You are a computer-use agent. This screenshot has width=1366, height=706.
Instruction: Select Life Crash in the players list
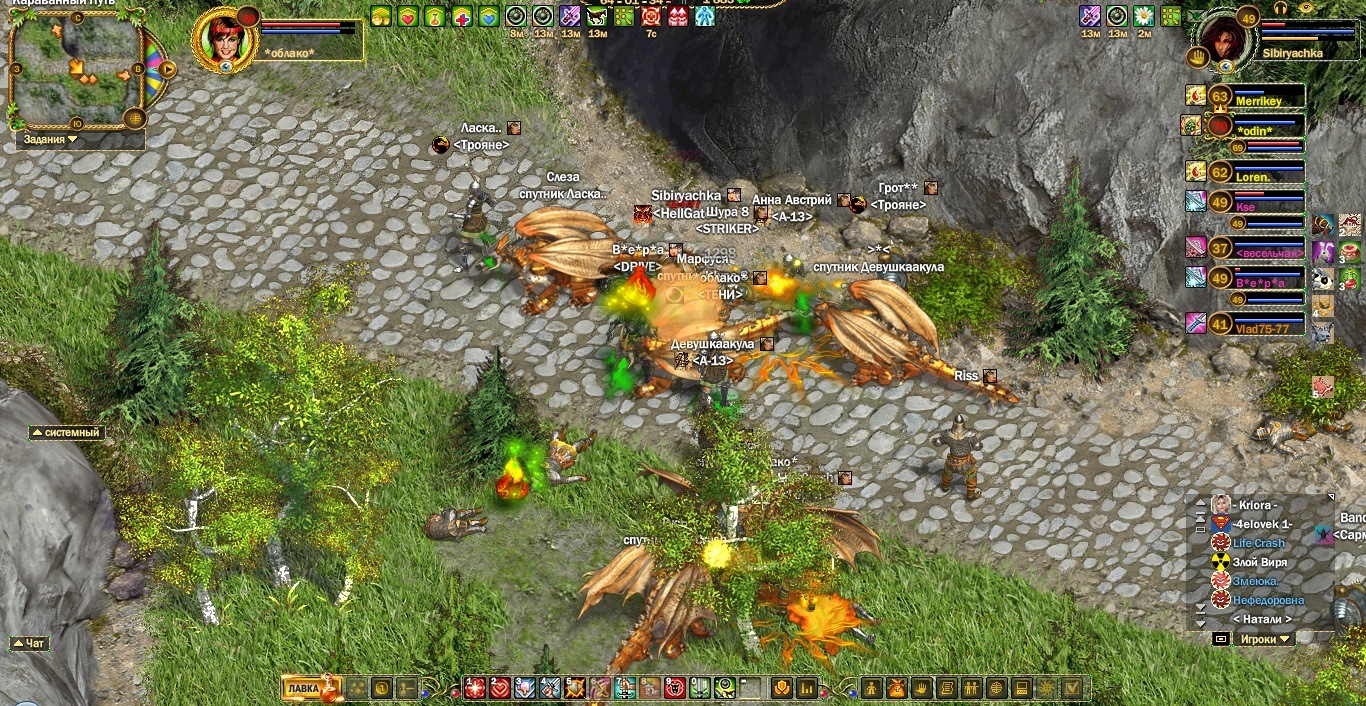[x=1258, y=543]
